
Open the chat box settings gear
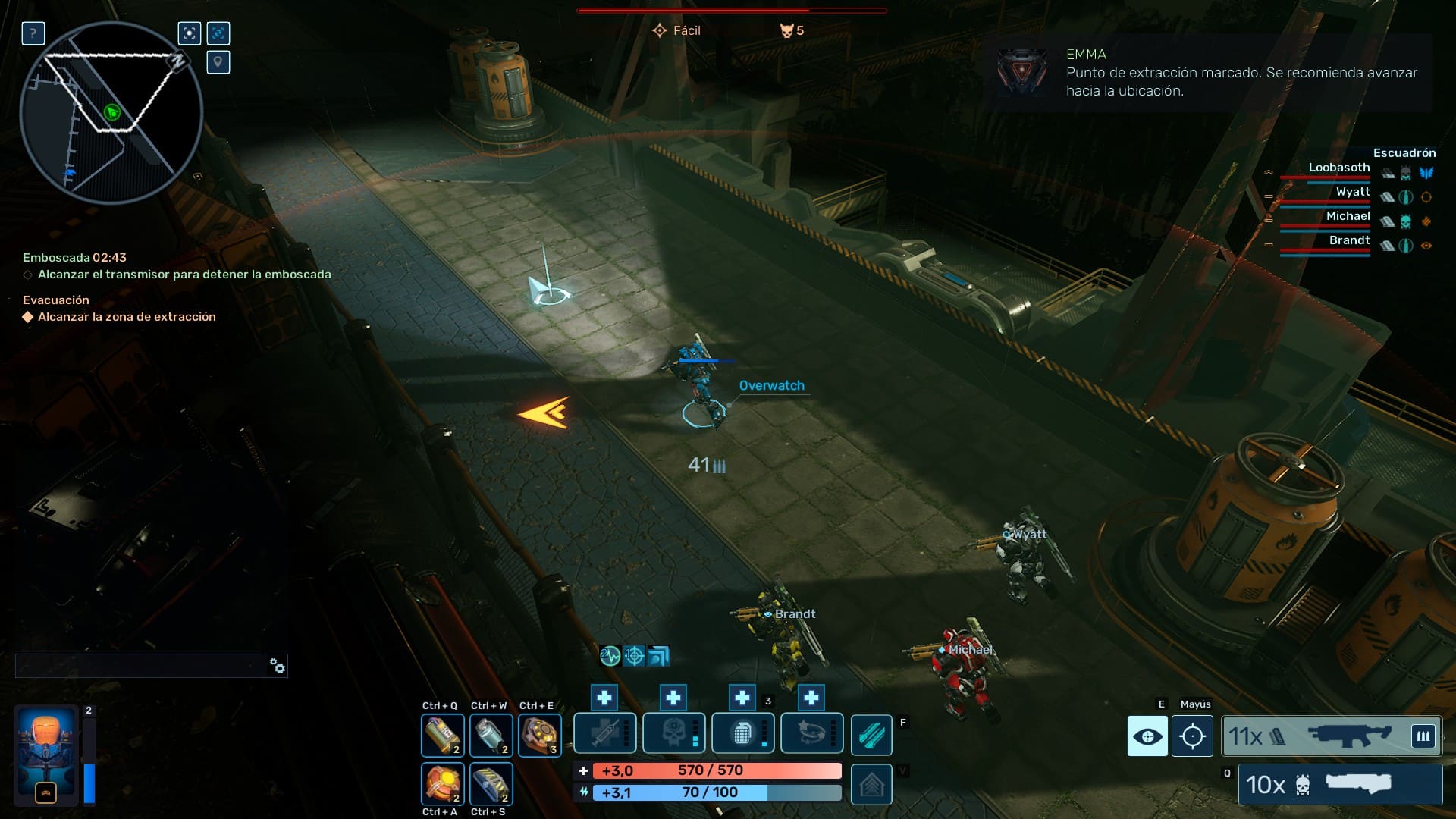click(278, 666)
